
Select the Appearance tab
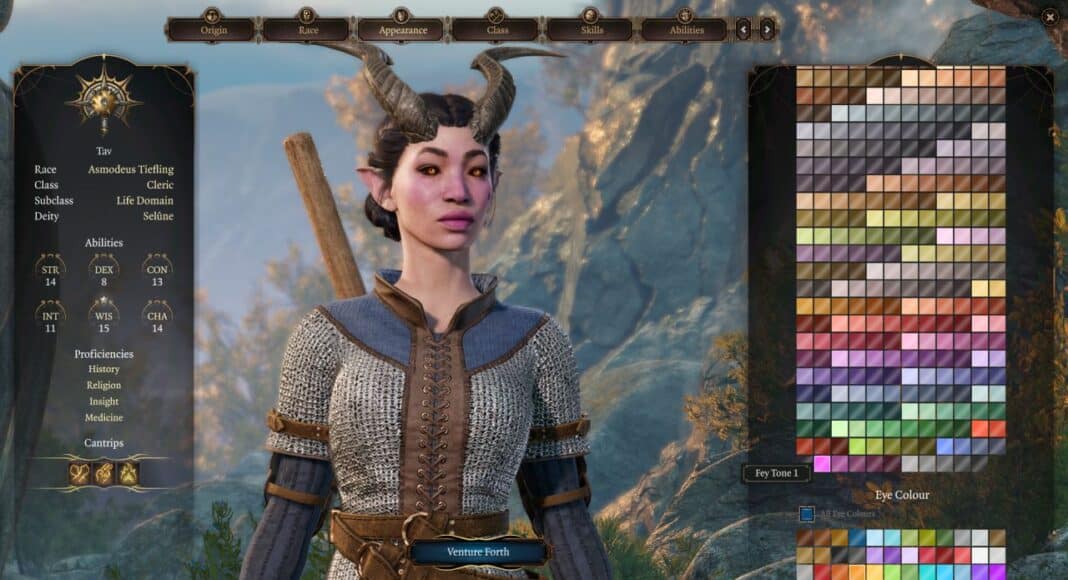401,30
